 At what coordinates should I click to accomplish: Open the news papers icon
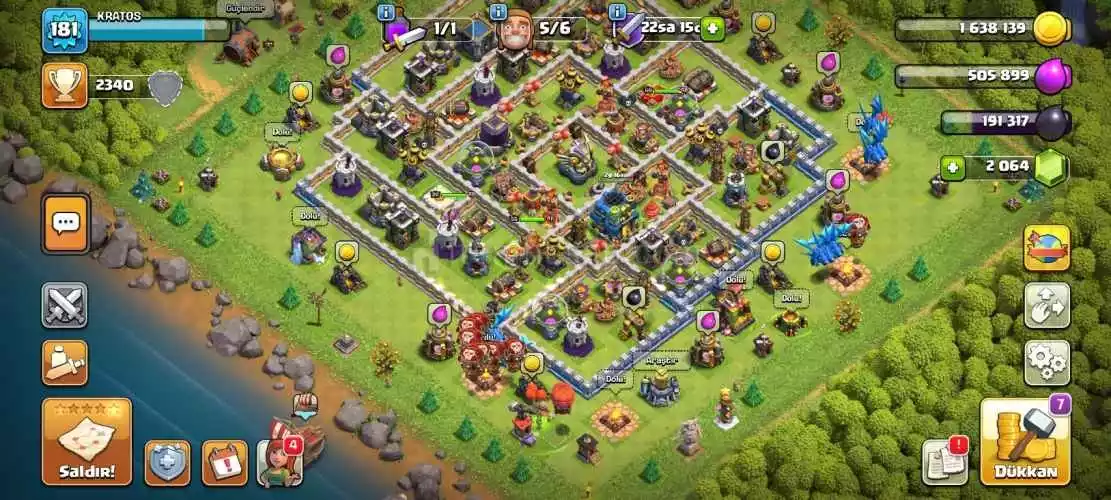click(x=945, y=461)
